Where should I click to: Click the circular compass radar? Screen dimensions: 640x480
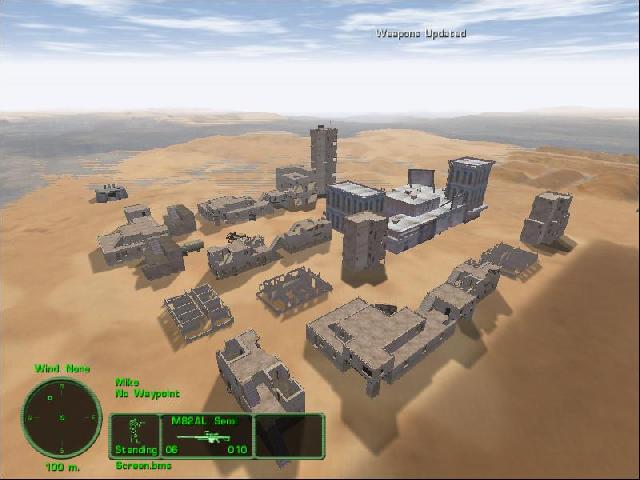pyautogui.click(x=62, y=417)
